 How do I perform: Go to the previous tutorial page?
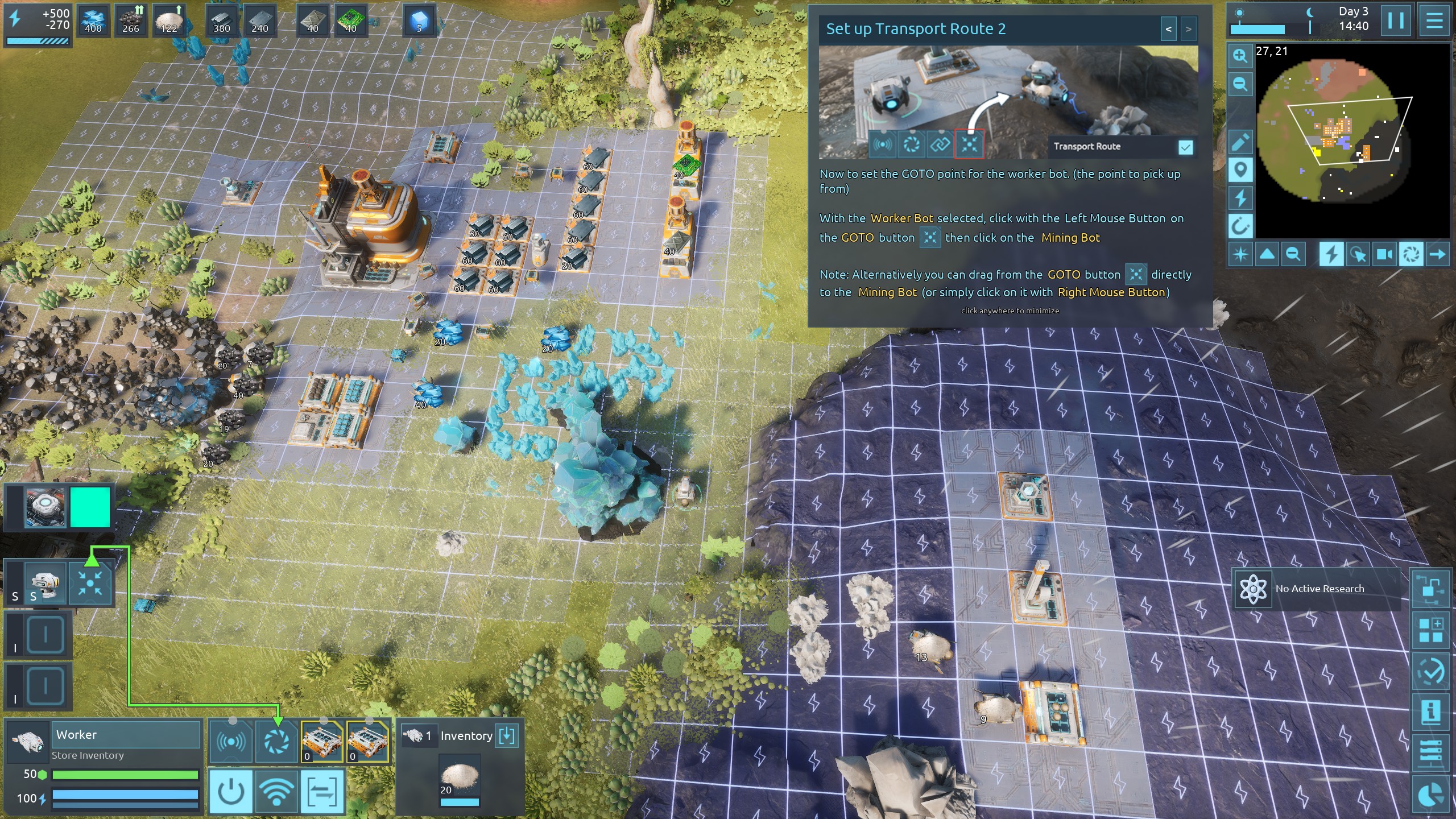(x=1168, y=29)
